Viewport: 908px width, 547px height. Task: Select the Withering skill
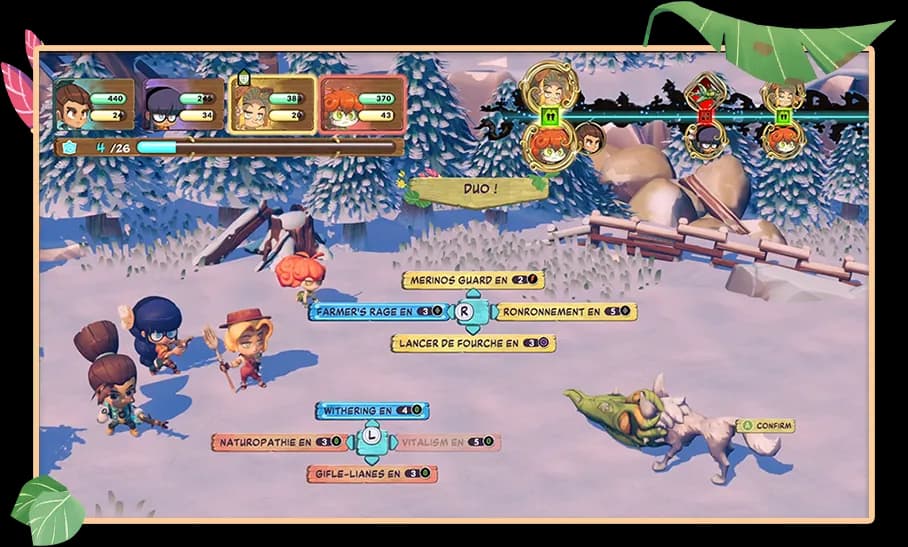(x=371, y=411)
